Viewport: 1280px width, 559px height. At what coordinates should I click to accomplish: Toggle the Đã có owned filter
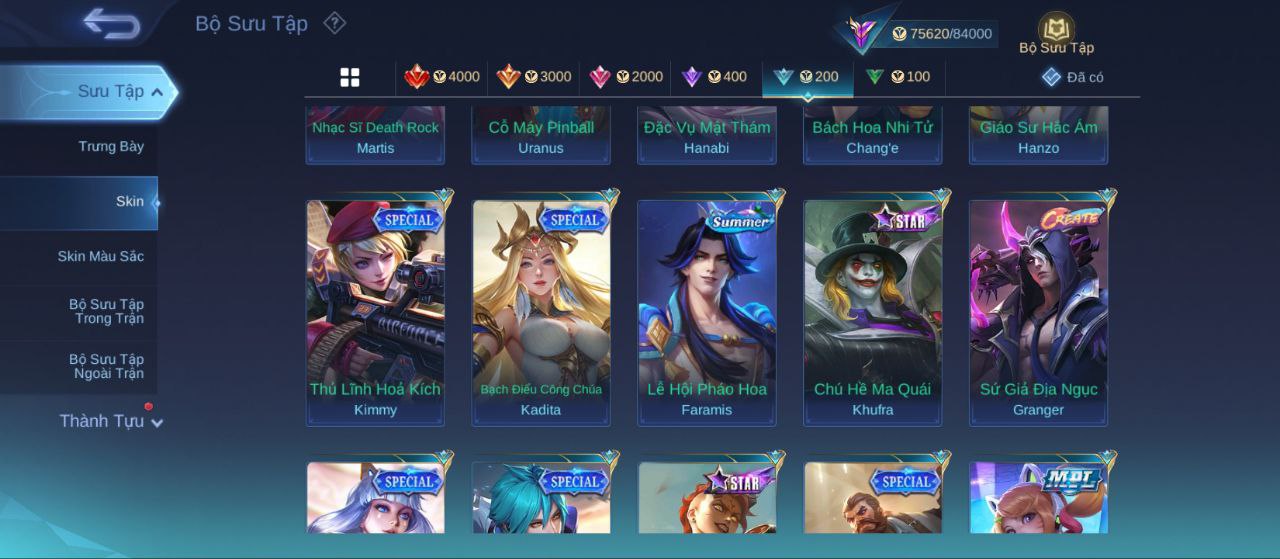pos(1073,77)
